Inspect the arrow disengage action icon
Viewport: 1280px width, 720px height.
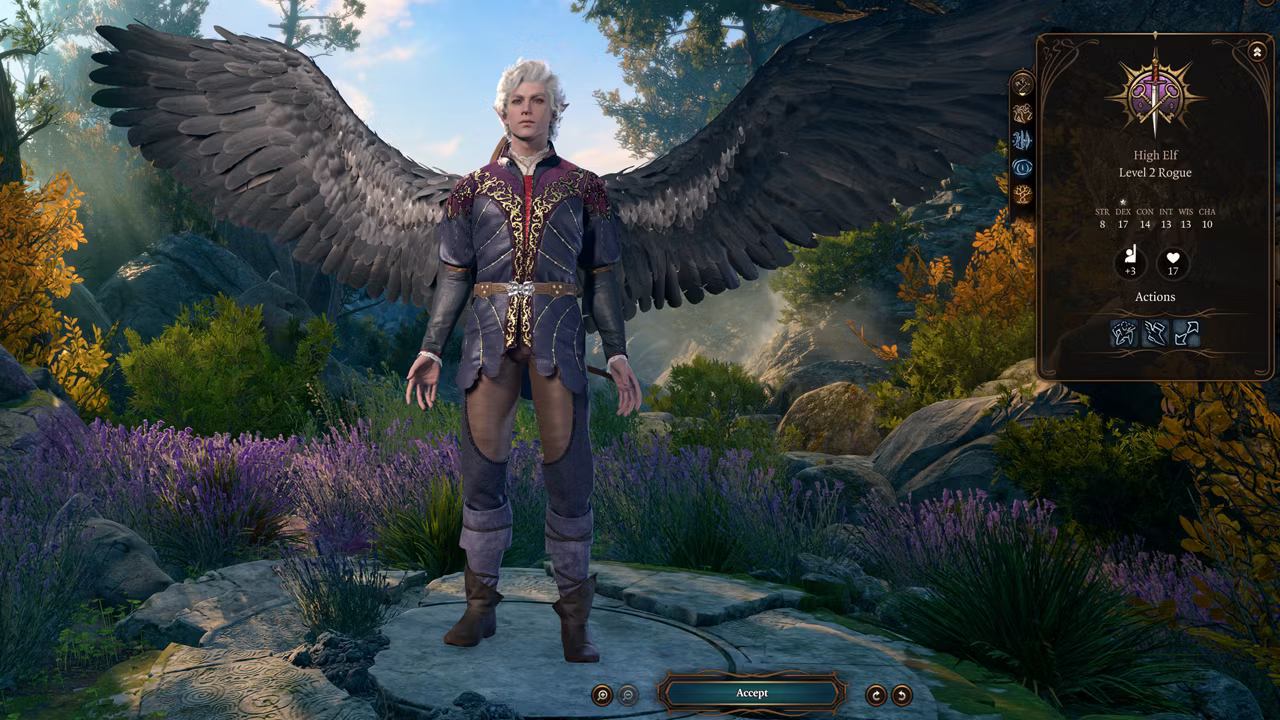click(x=1186, y=333)
